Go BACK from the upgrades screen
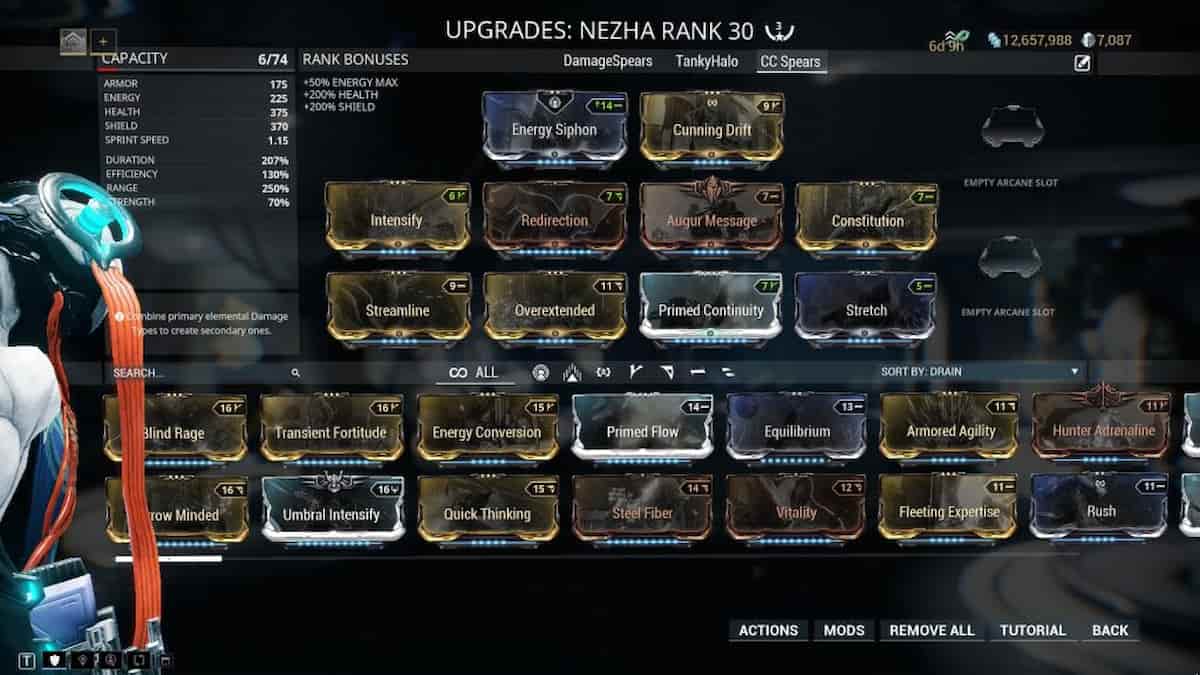 pos(1109,630)
